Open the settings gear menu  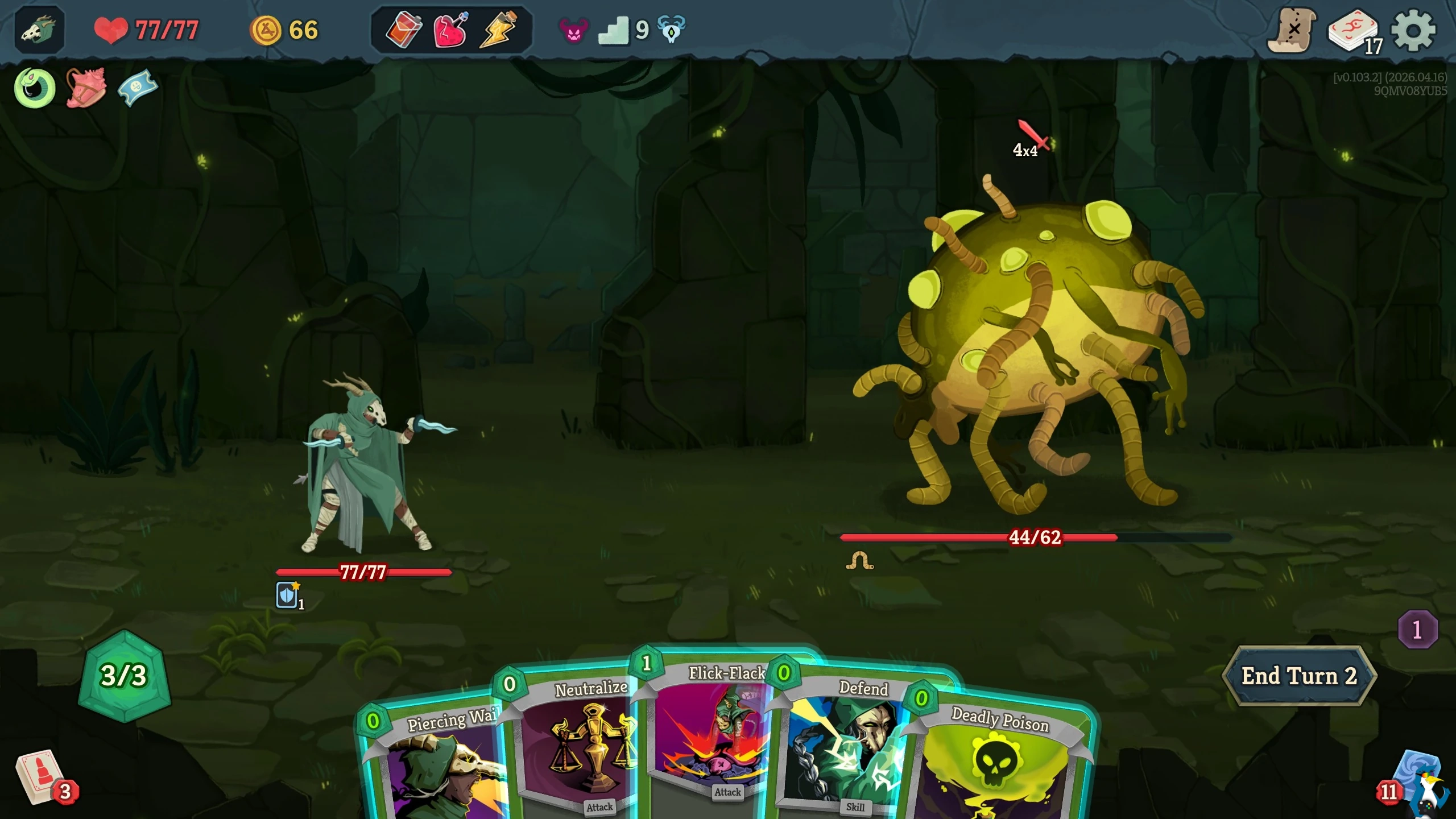[x=1413, y=31]
